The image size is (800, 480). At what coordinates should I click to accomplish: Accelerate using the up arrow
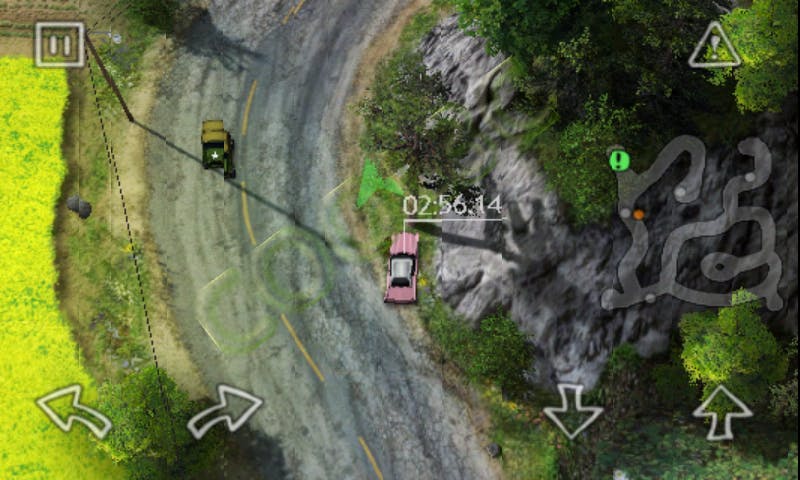(x=722, y=410)
